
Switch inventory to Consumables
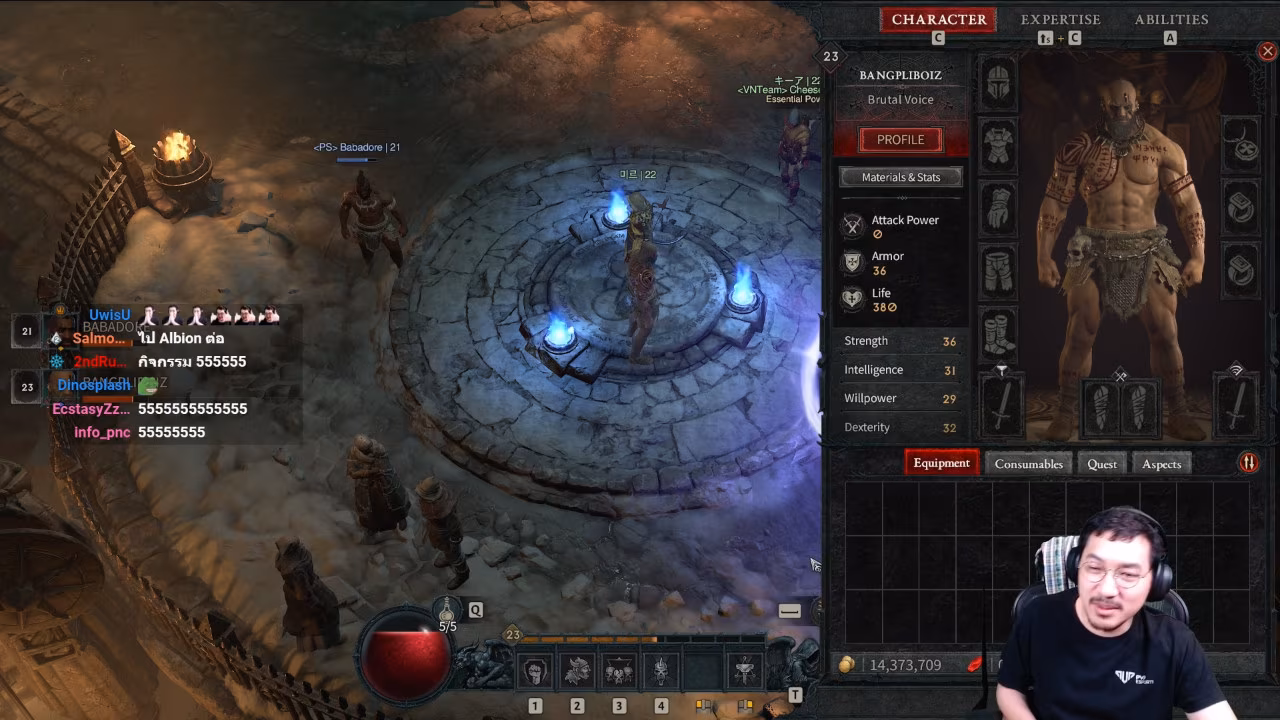pos(1028,464)
